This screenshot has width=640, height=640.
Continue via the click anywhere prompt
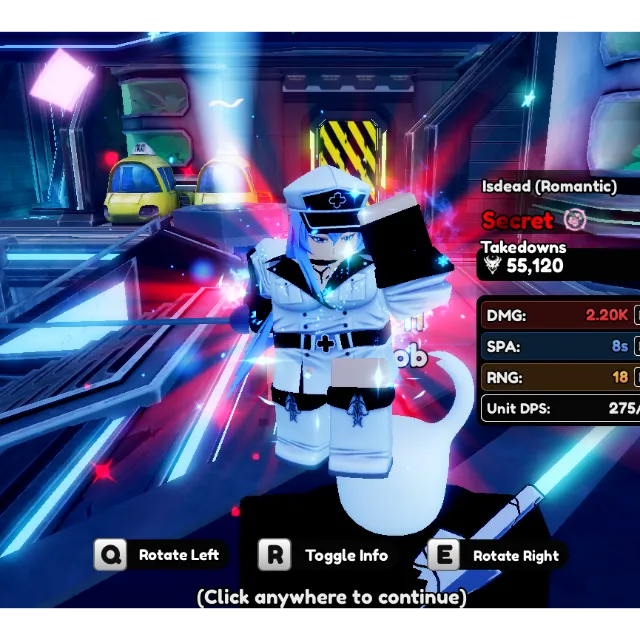pos(331,597)
